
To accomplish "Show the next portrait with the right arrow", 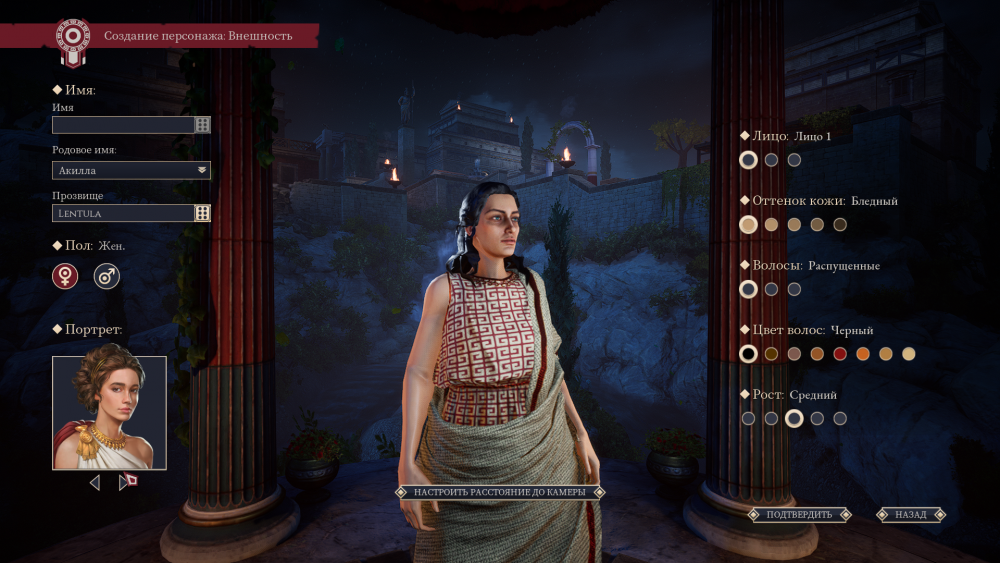I will [x=125, y=483].
